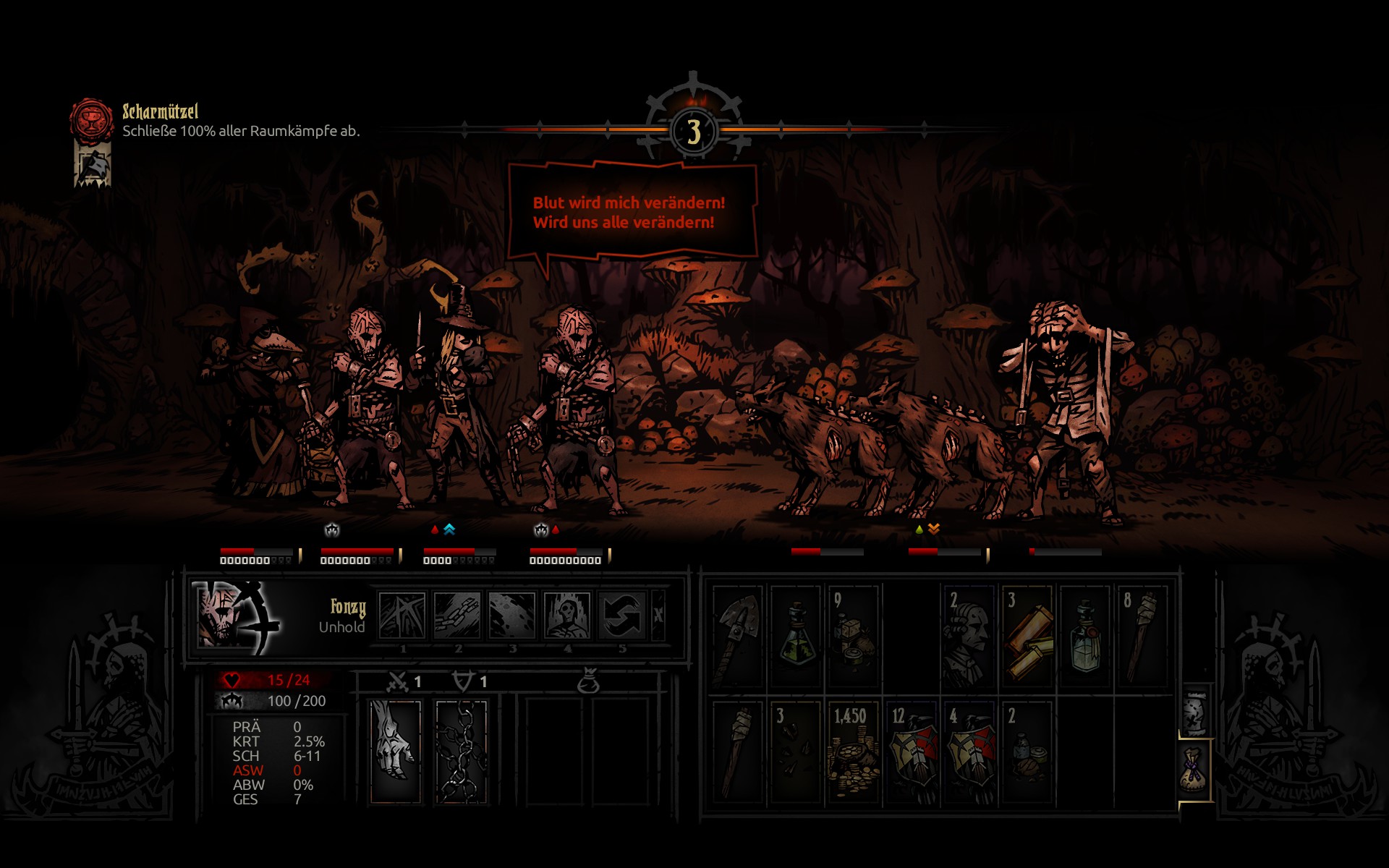This screenshot has width=1389, height=868.
Task: Select the stack of 2 food
Action: pyautogui.click(x=1027, y=752)
